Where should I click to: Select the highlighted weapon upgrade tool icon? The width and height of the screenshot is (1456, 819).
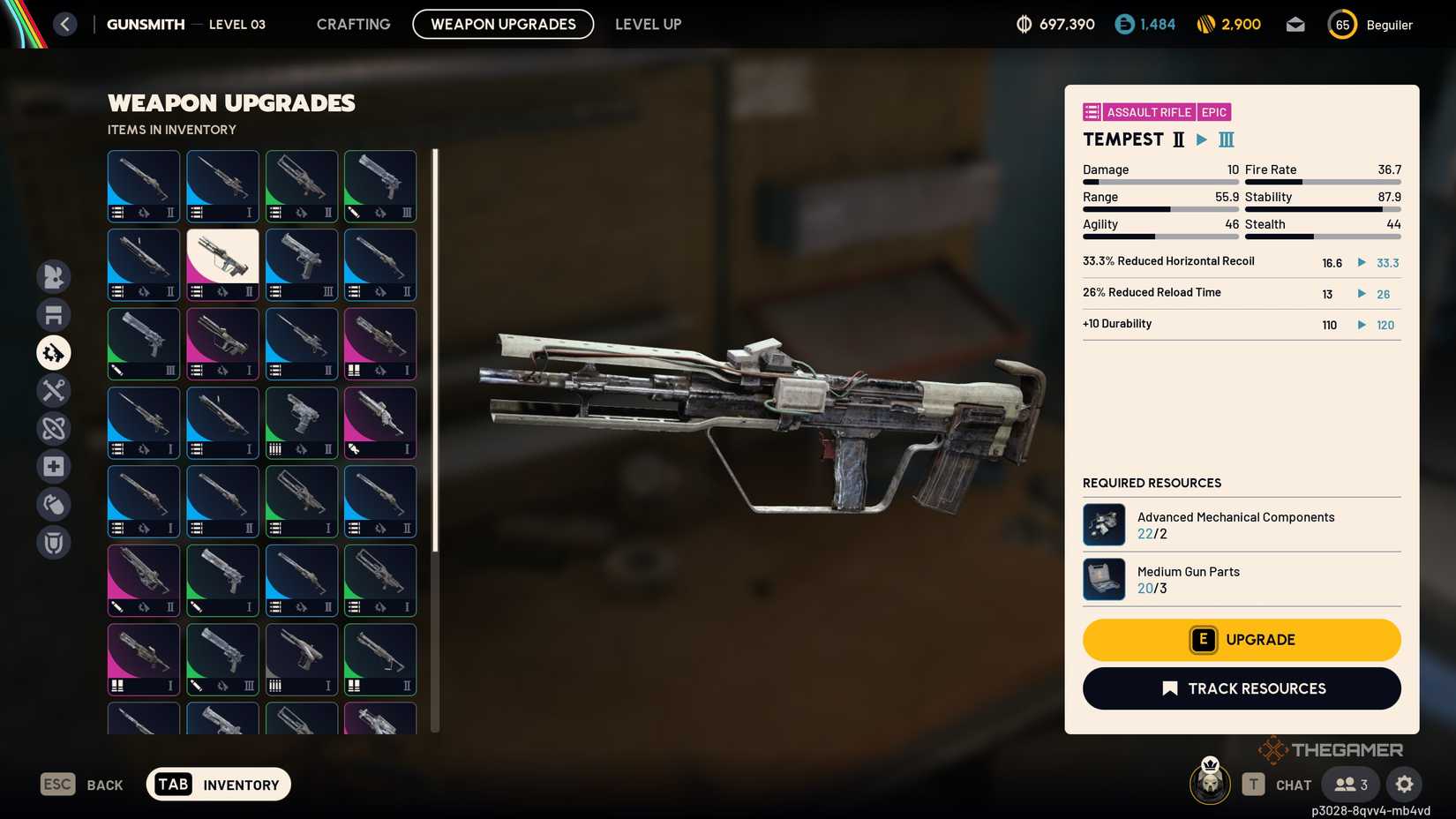tap(54, 353)
